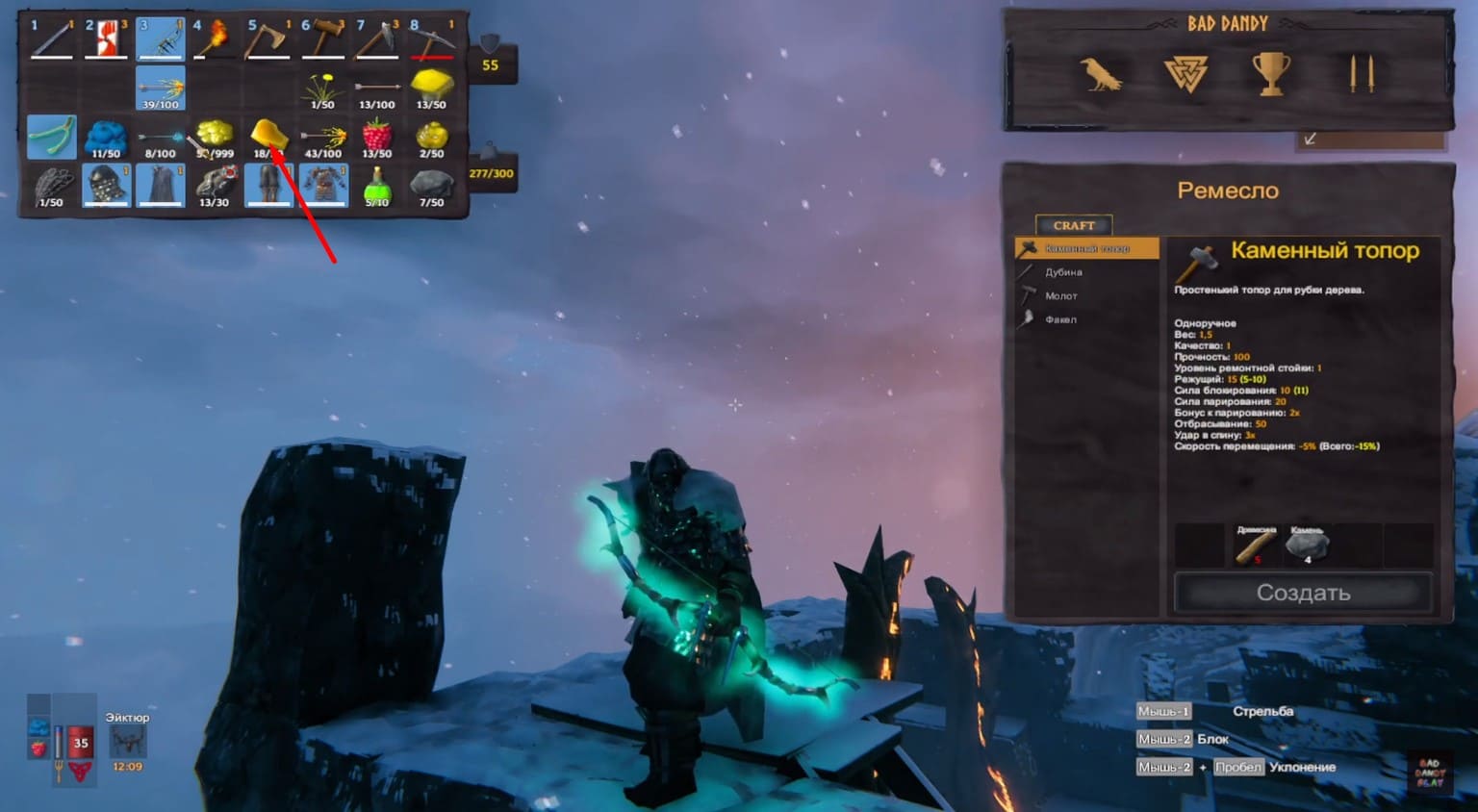The width and height of the screenshot is (1478, 812).
Task: Choose the pickaxe with the red durability bar
Action: click(x=431, y=39)
